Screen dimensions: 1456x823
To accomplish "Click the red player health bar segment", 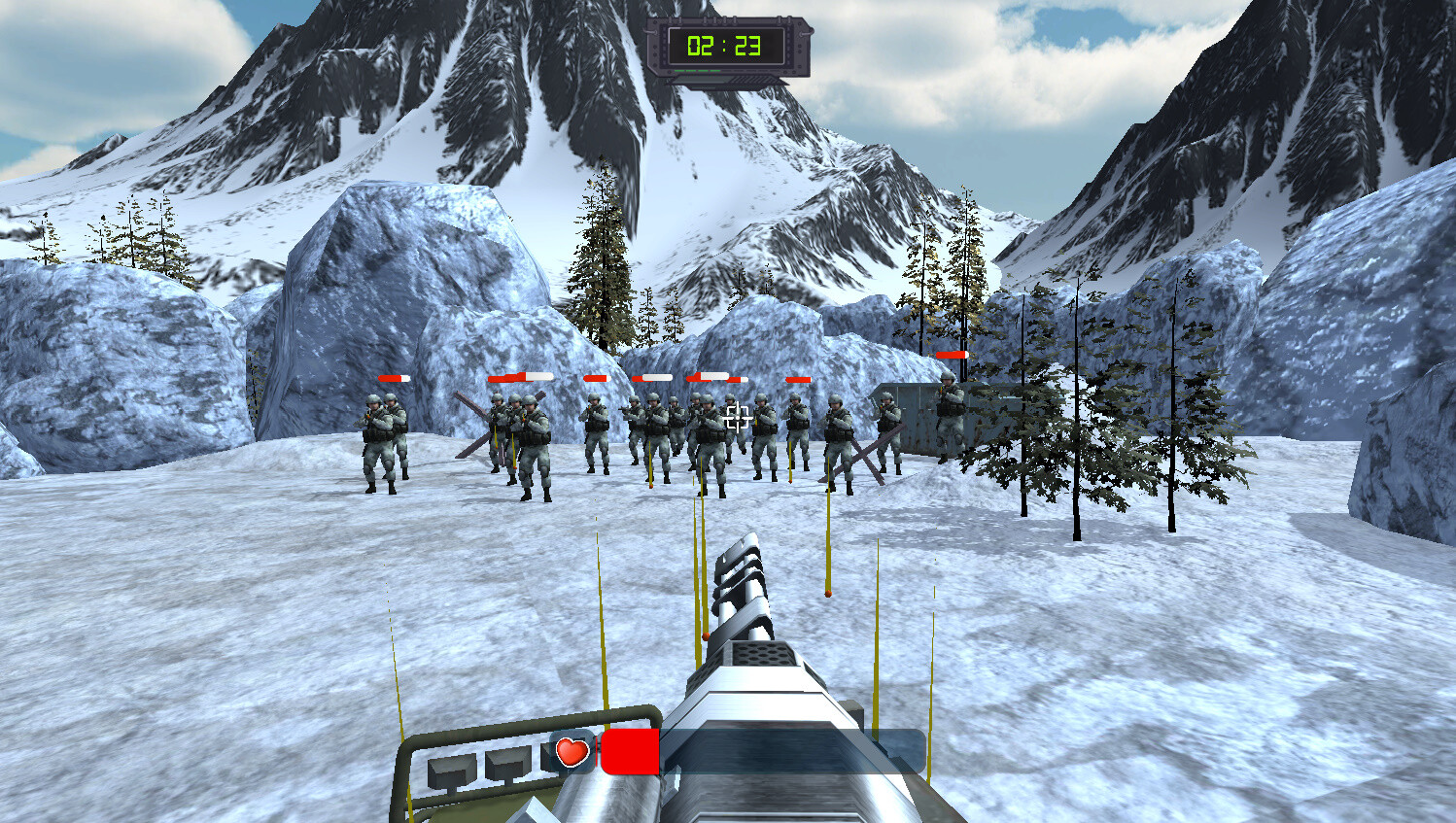I will (630, 751).
